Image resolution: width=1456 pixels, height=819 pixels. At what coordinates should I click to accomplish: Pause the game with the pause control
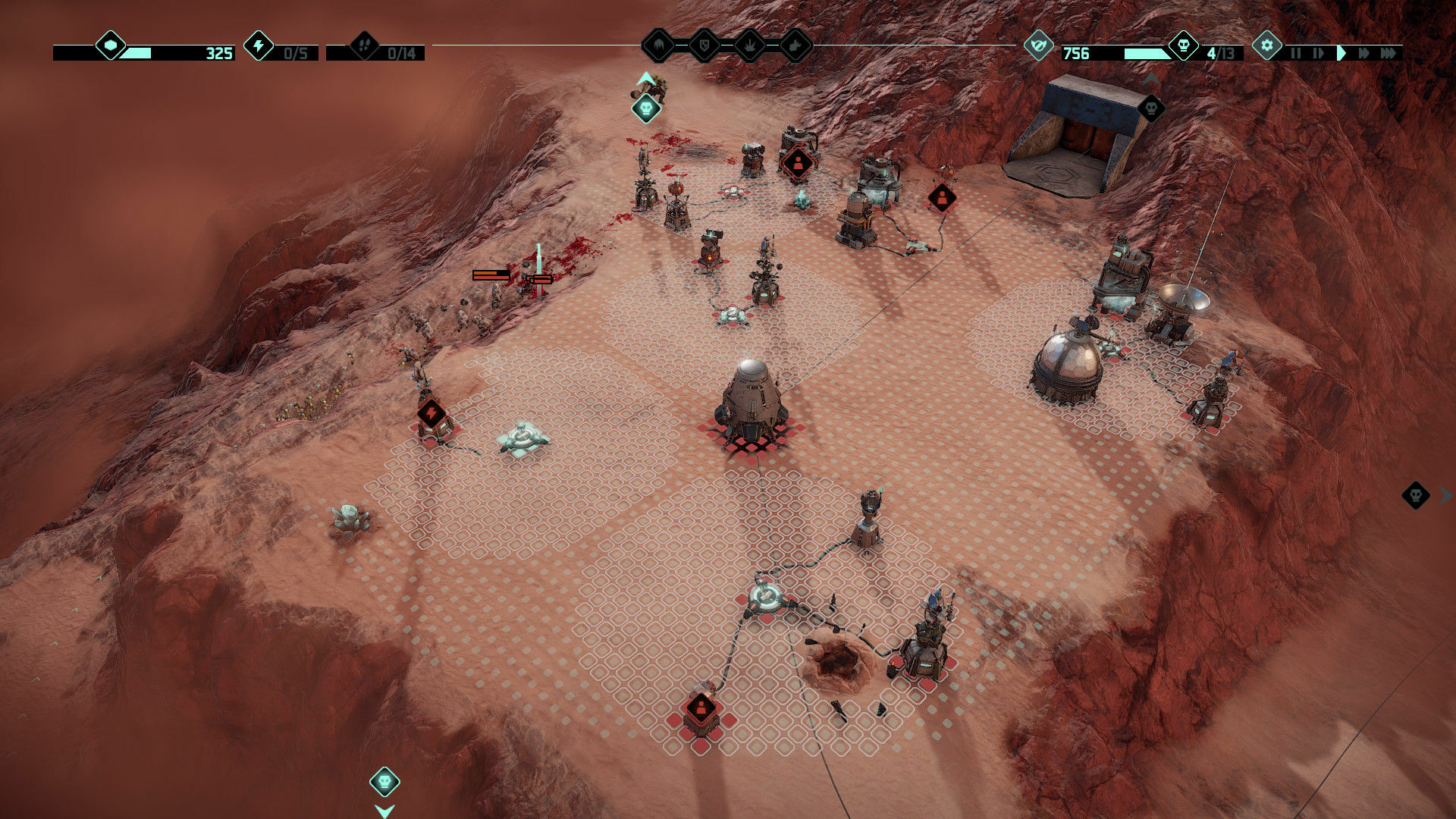click(1297, 53)
